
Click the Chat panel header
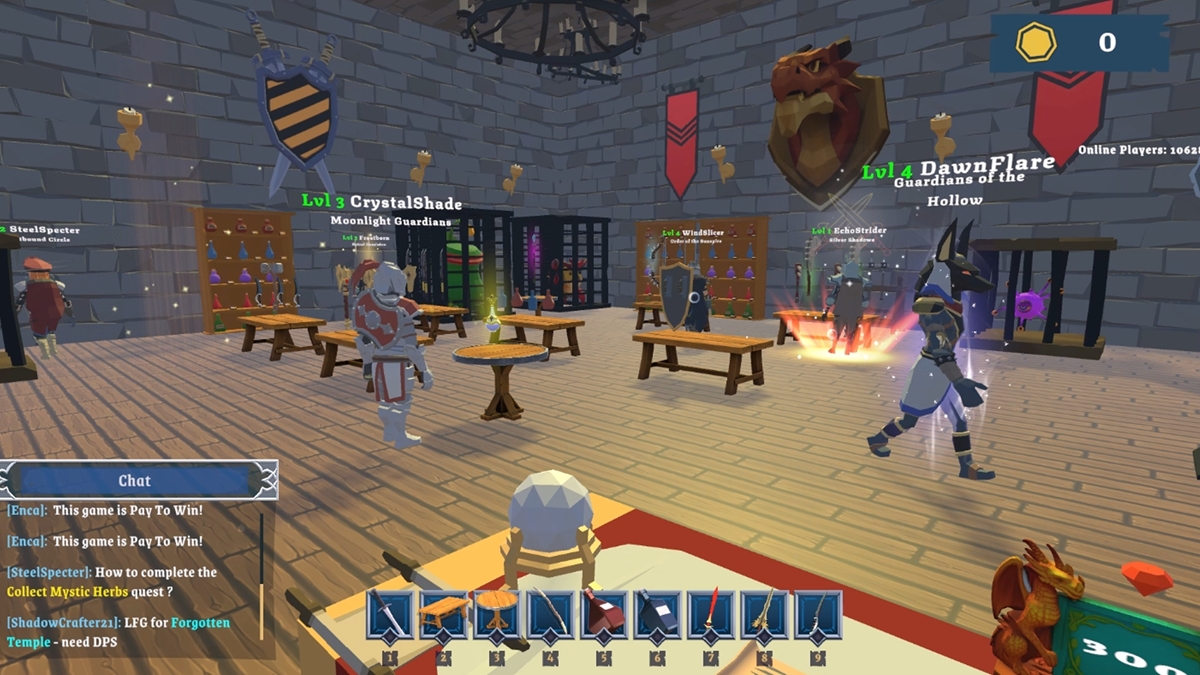coord(135,481)
